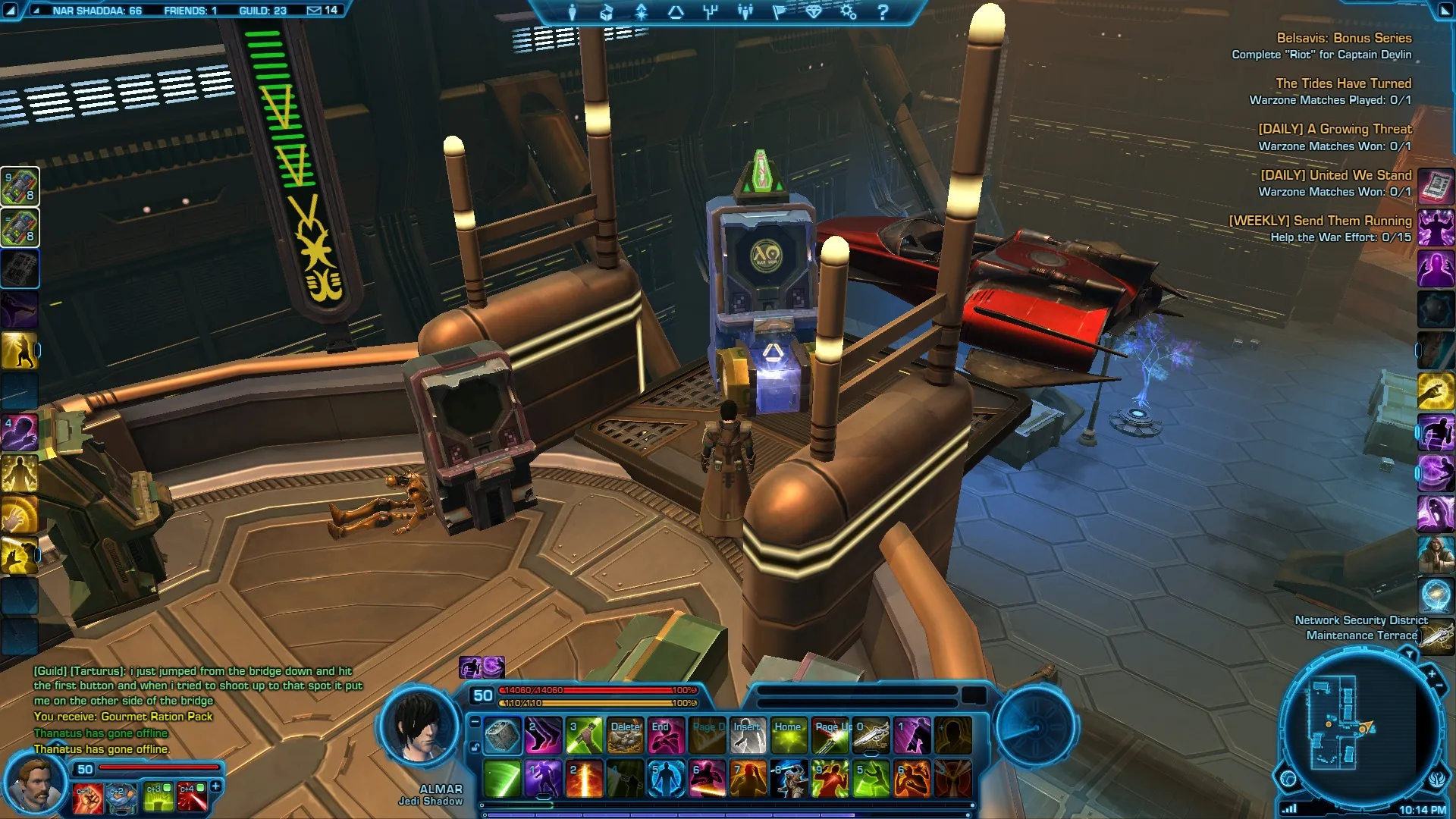Toggle the hotbar lock icon
The height and width of the screenshot is (819, 1456).
pos(475,747)
